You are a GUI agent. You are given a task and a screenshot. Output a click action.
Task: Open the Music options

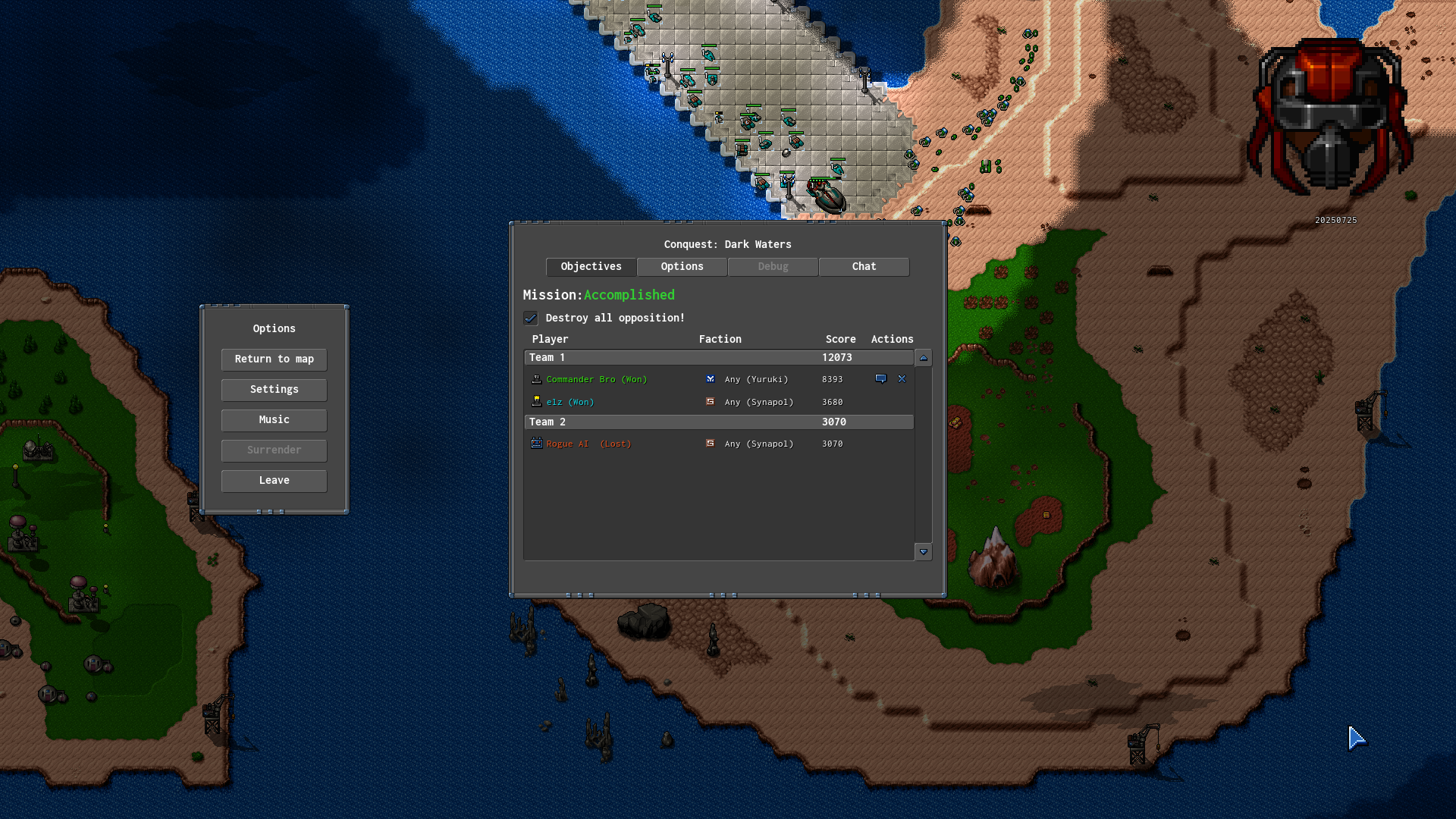tap(274, 420)
